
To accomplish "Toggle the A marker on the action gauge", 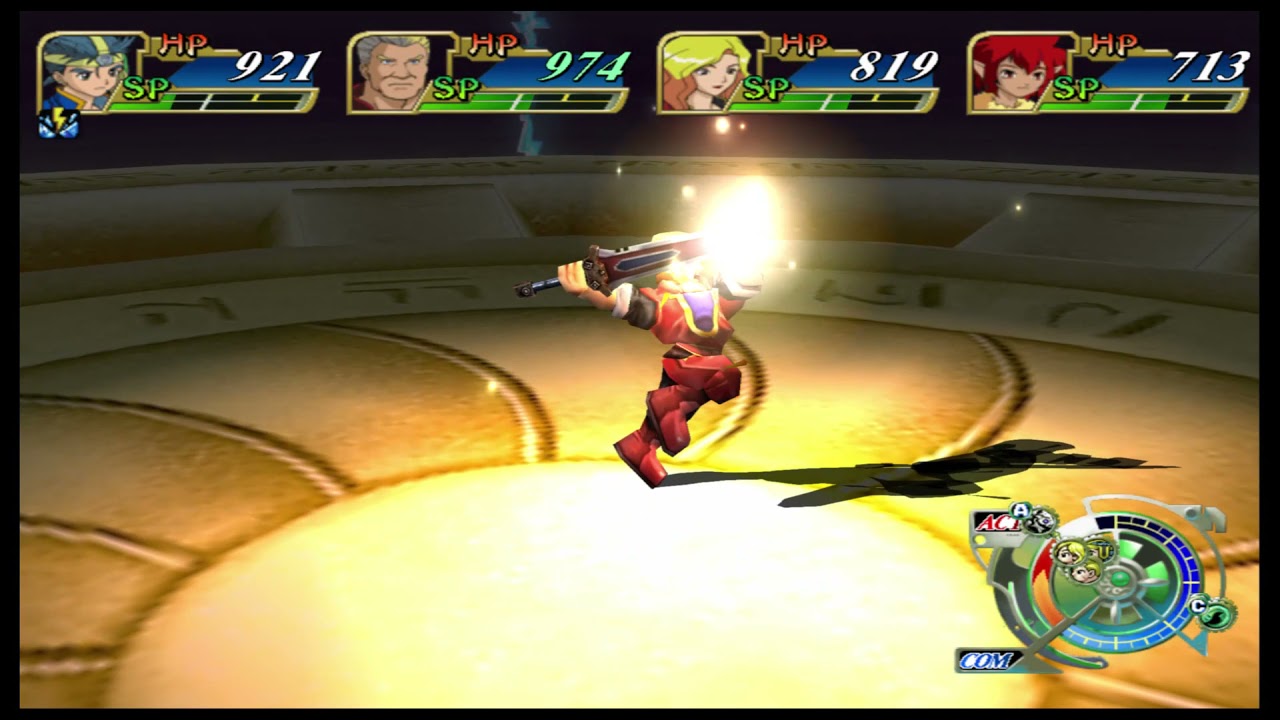I will click(x=1021, y=509).
